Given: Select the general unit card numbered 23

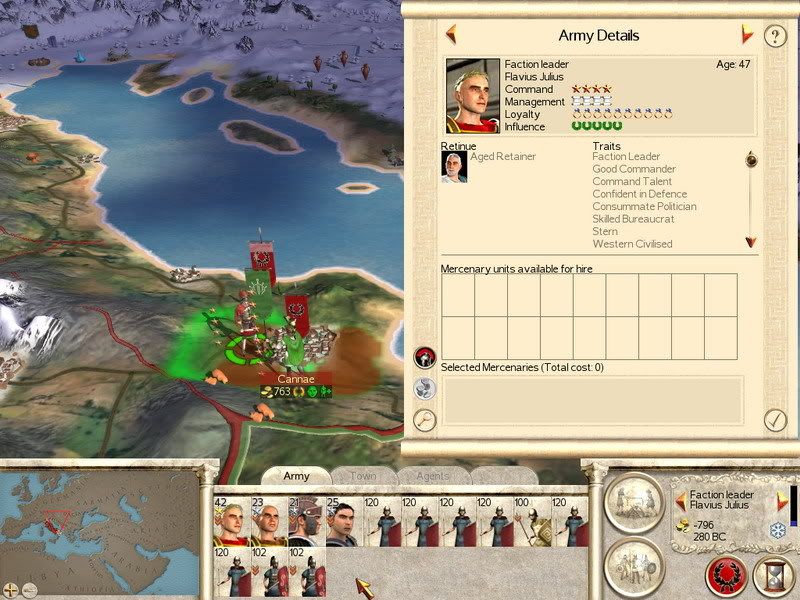Looking at the screenshot, I should coord(267,522).
